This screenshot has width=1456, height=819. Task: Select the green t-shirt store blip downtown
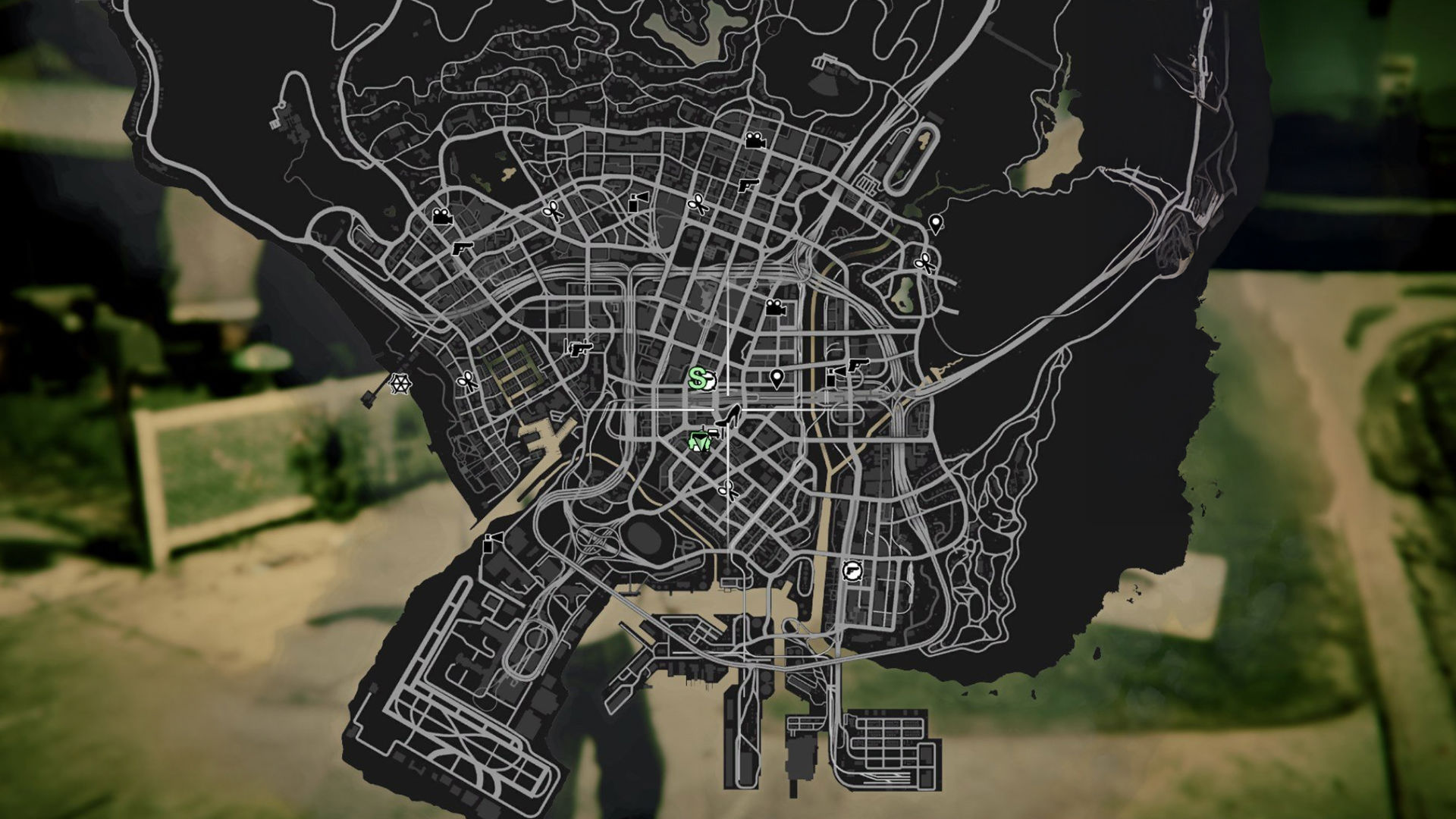click(699, 442)
